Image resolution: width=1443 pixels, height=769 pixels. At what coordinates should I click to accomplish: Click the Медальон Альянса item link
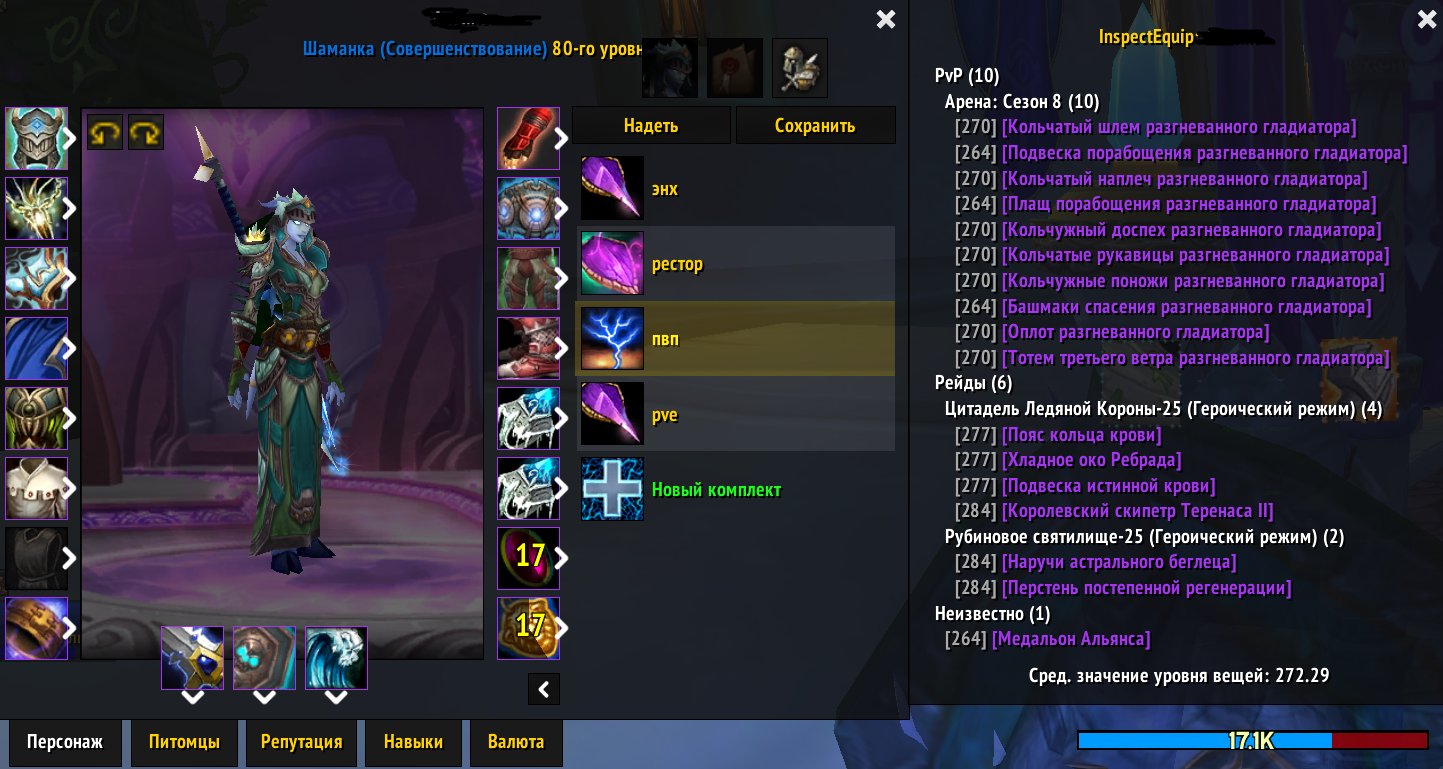pos(1070,639)
